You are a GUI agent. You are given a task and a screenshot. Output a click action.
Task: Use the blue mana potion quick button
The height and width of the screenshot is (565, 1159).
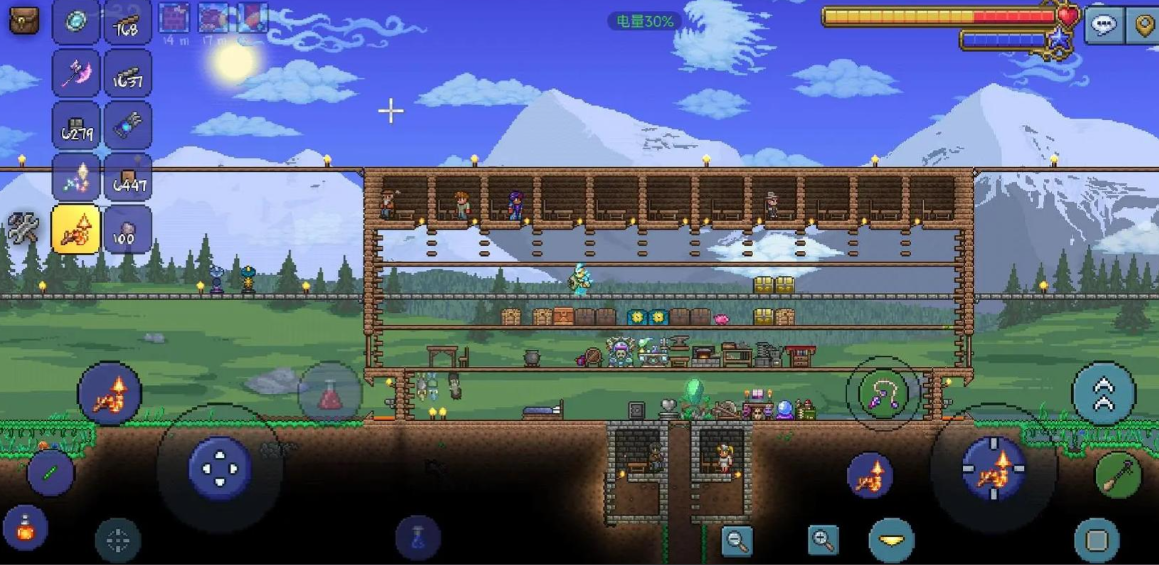pyautogui.click(x=418, y=537)
